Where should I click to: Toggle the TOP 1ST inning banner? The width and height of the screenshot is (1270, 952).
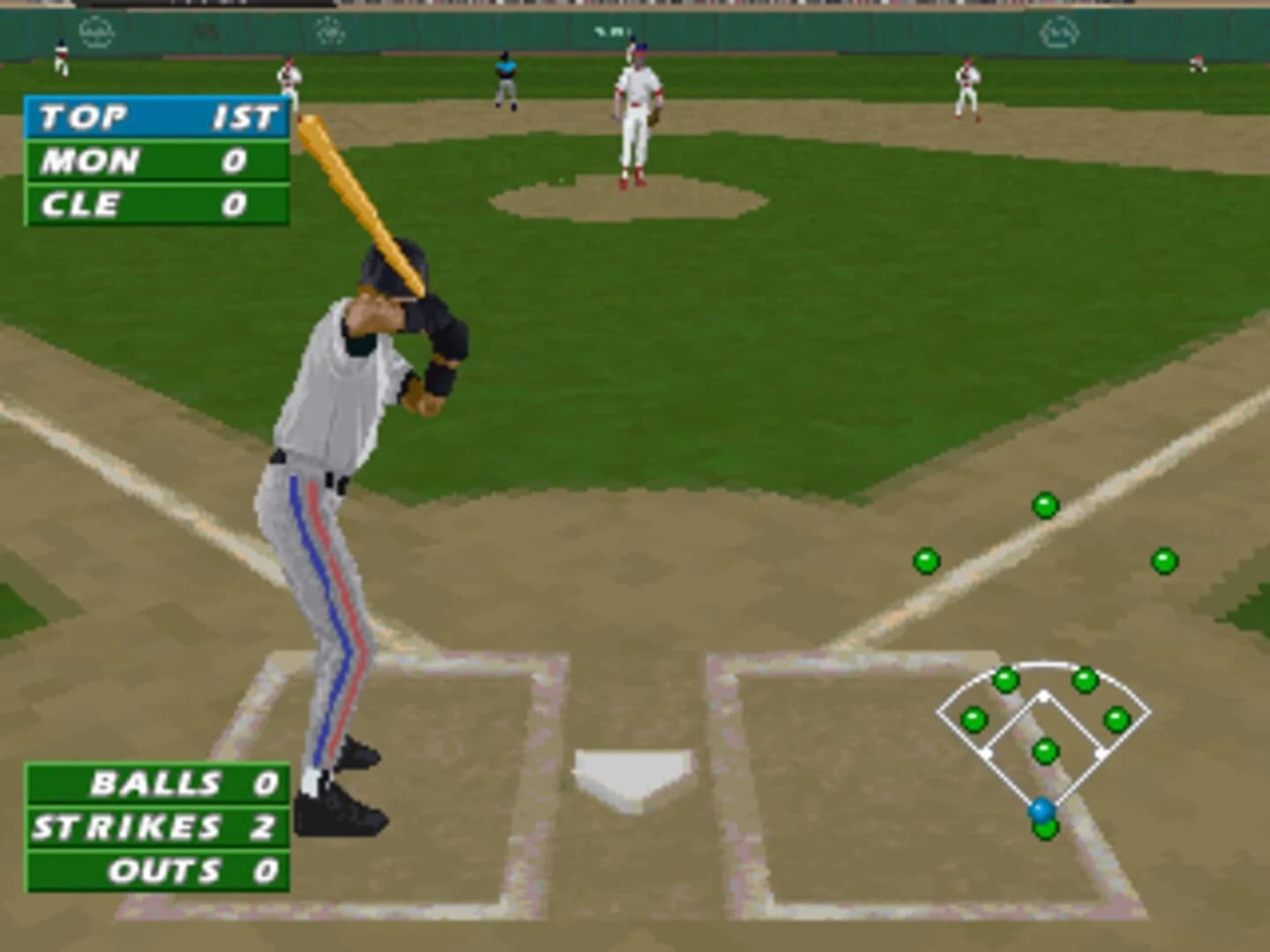(x=154, y=115)
